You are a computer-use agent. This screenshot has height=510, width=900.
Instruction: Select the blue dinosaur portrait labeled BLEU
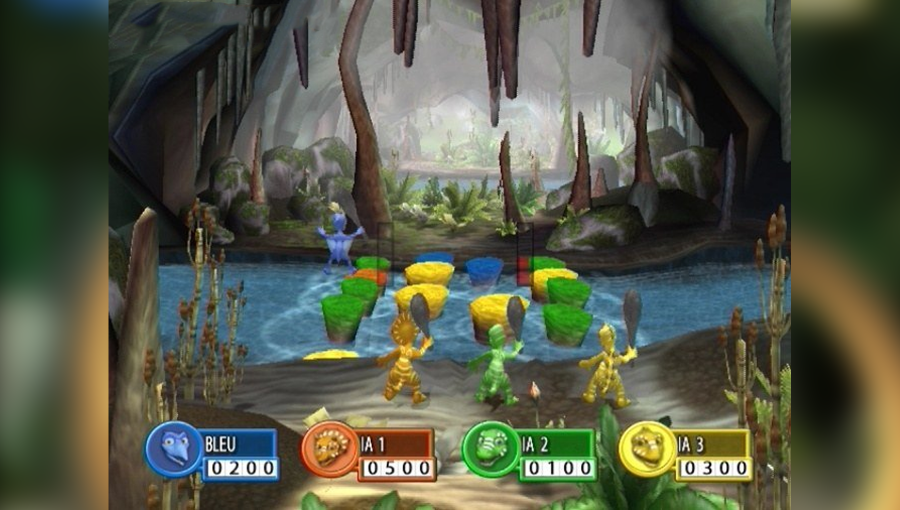[x=174, y=448]
